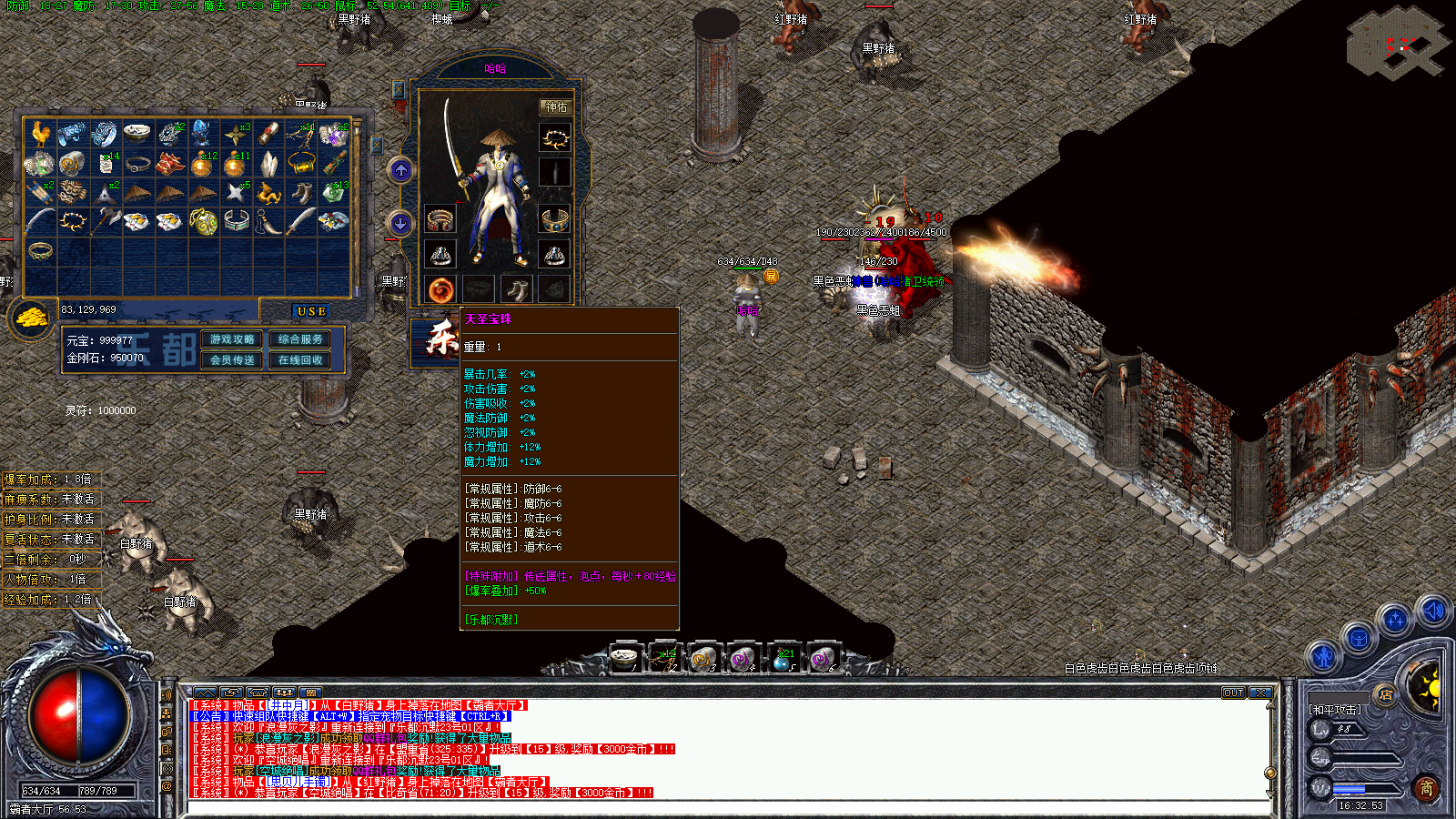1456x819 pixels.
Task: Choose the battle axe in the bag
Action: pos(105,220)
